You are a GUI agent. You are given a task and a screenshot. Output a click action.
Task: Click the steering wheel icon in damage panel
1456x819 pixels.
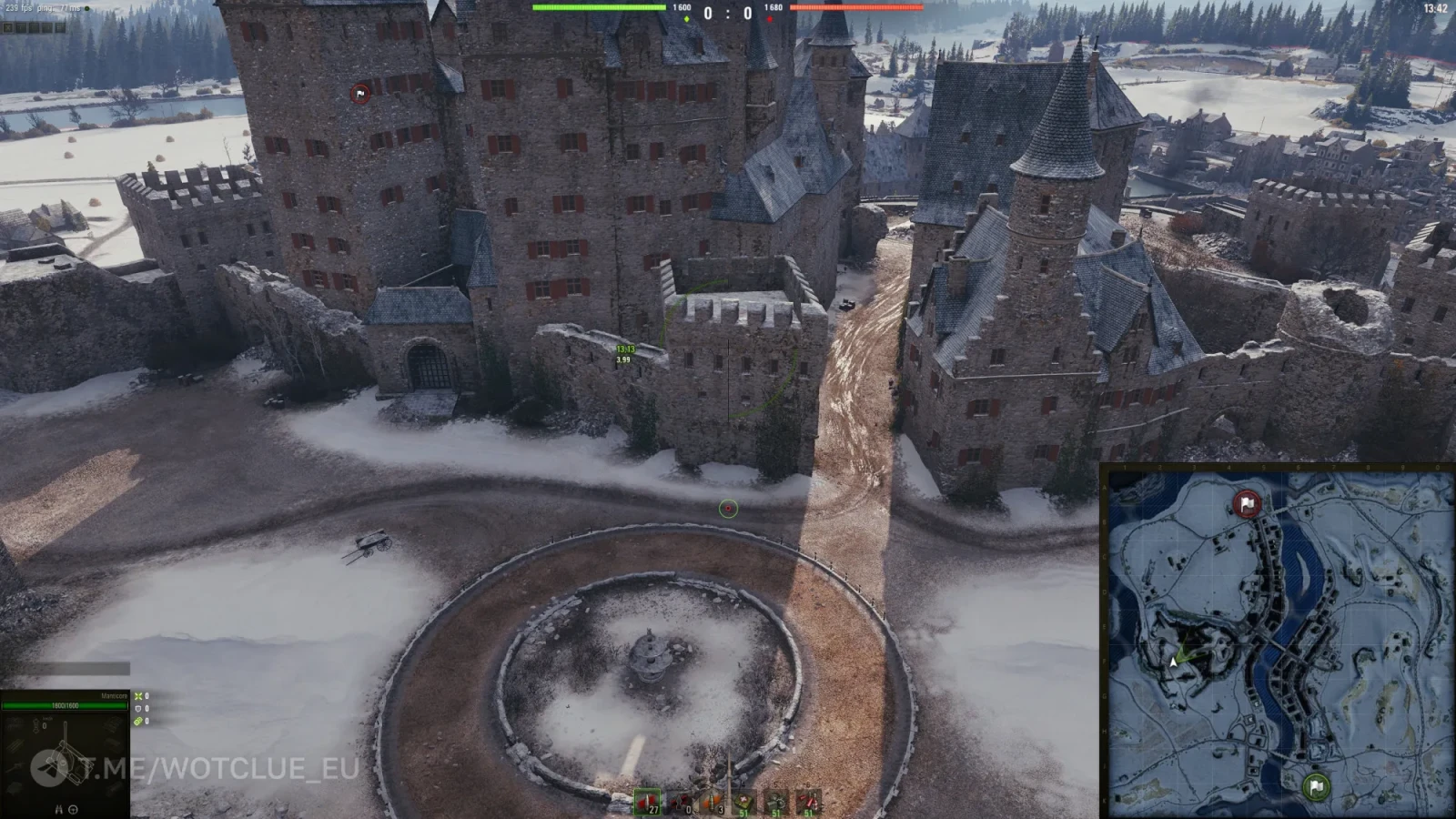[73, 809]
